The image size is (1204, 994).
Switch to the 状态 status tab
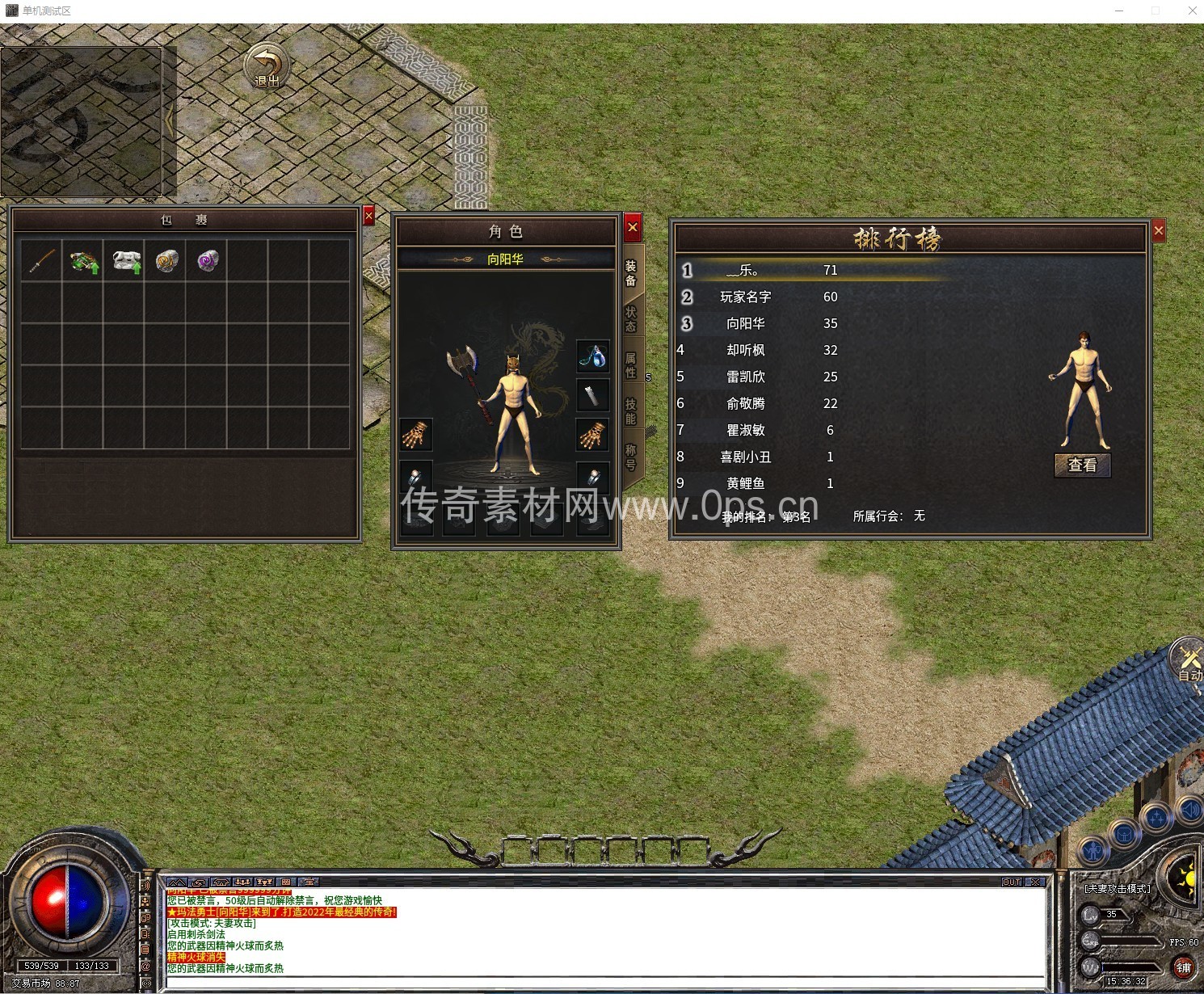[x=631, y=319]
